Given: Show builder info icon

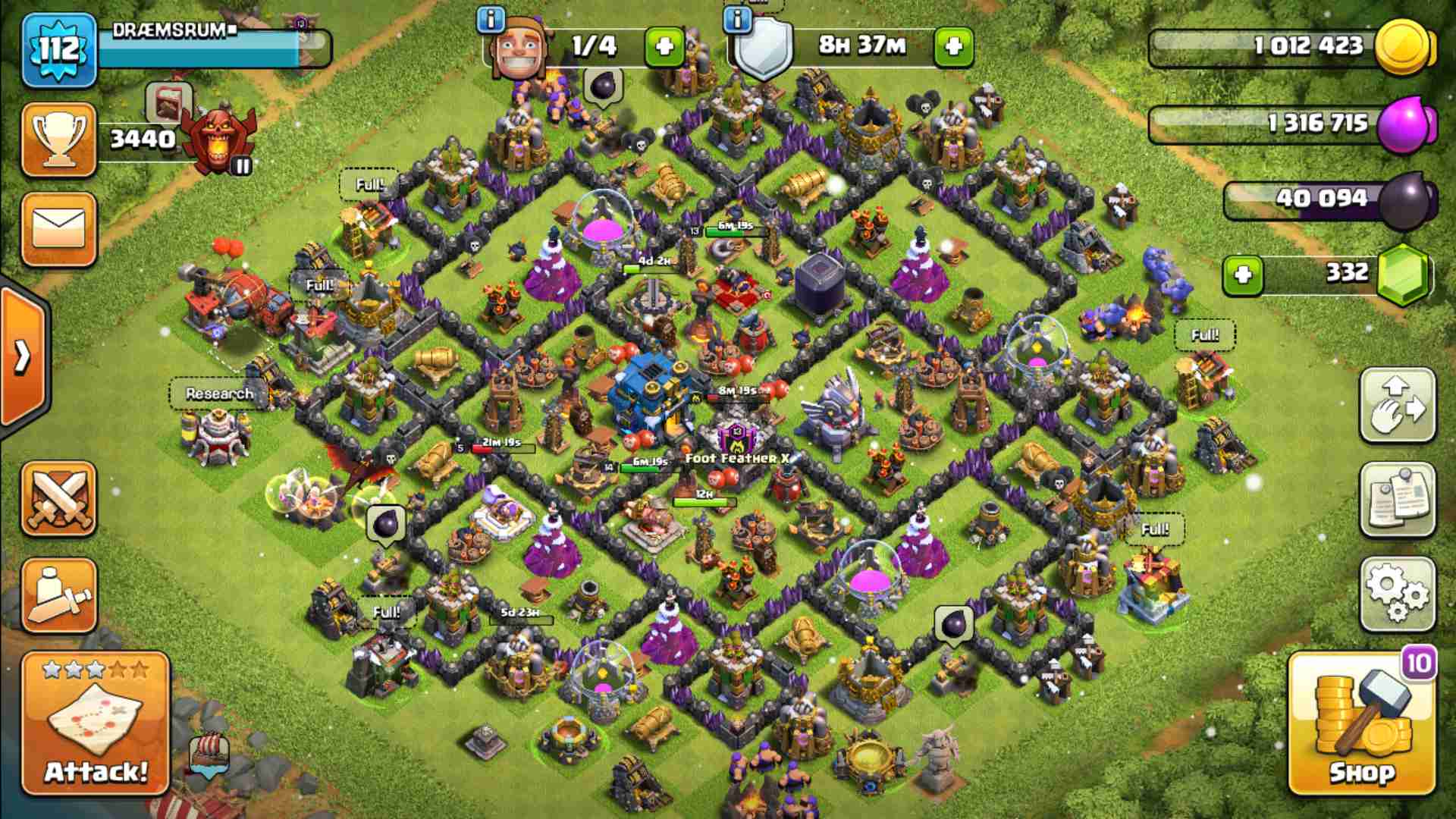Looking at the screenshot, I should tap(491, 20).
